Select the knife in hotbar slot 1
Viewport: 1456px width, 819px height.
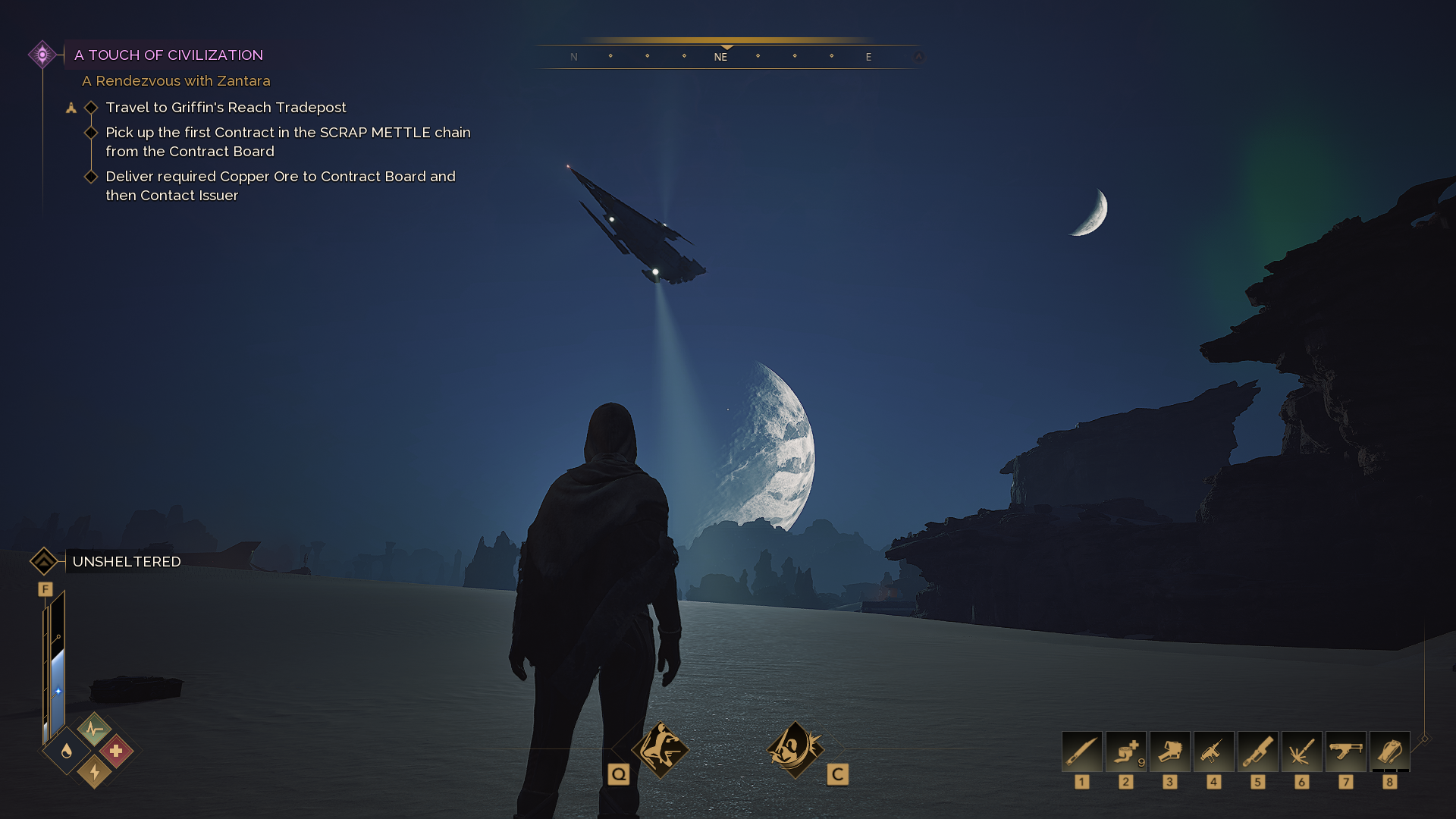point(1082,752)
